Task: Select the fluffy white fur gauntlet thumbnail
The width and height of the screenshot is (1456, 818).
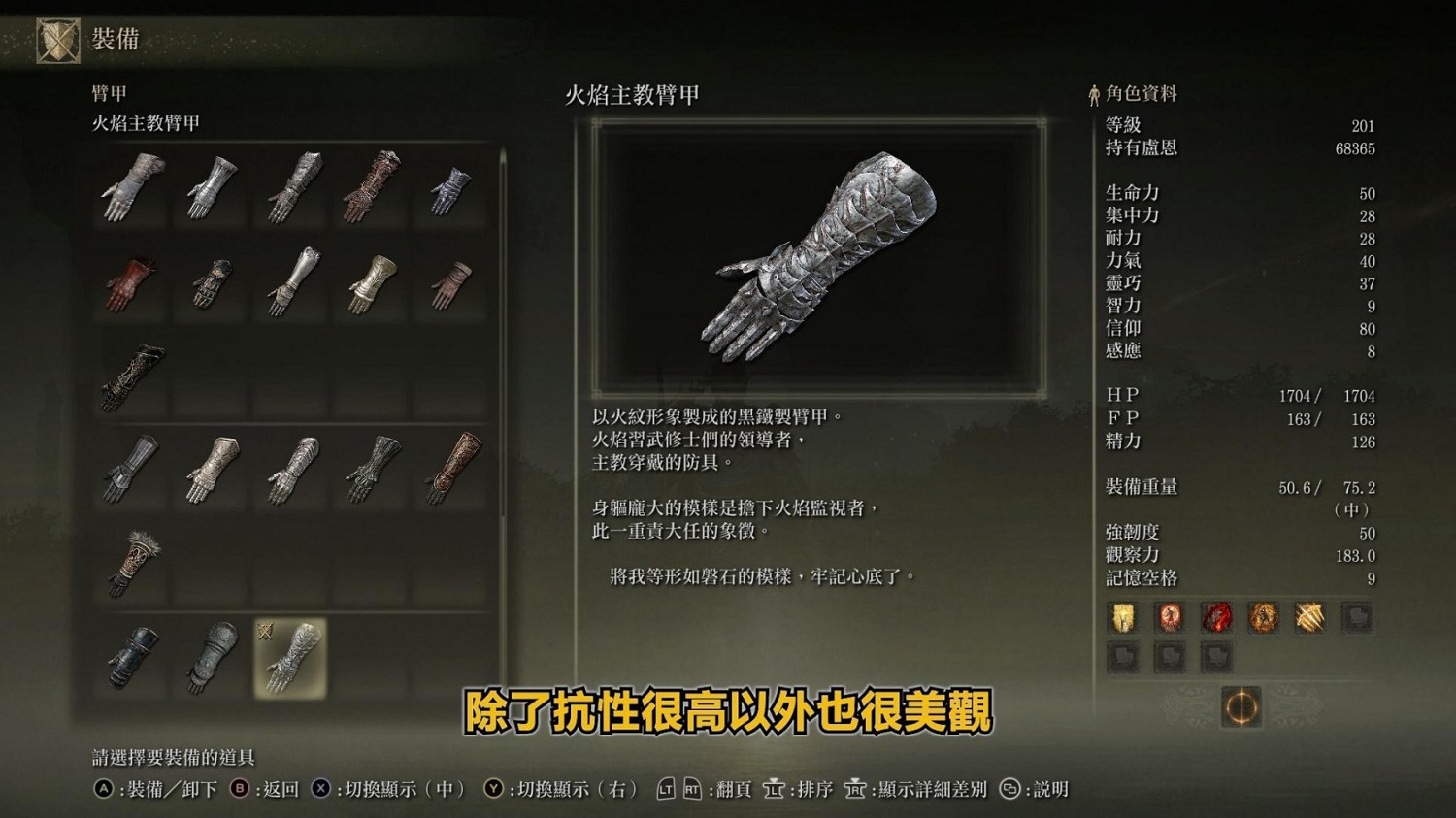Action: tap(132, 561)
